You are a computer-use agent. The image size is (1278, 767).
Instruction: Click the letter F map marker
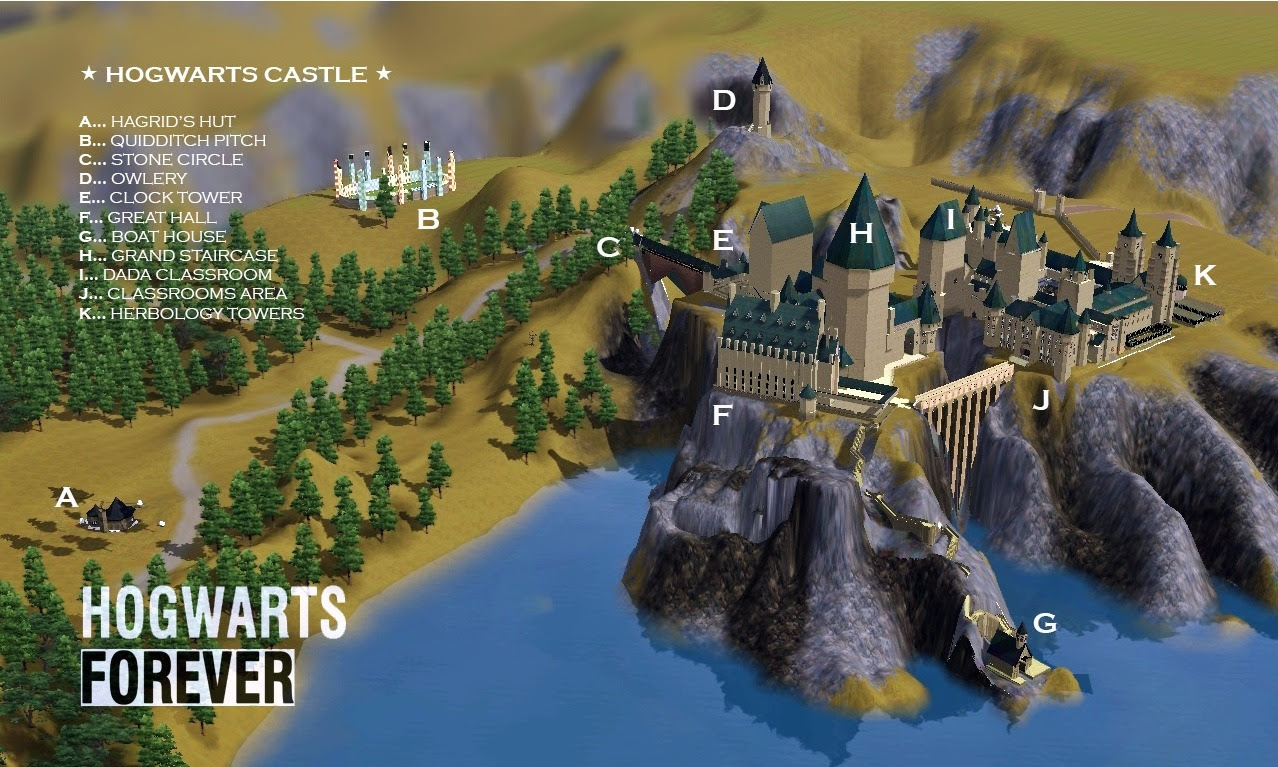[722, 415]
